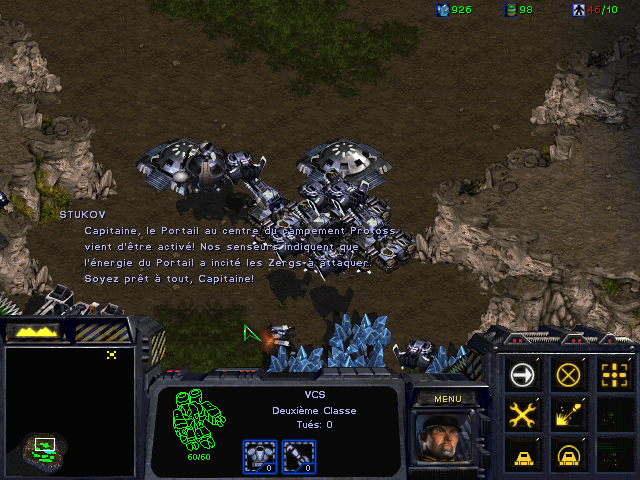Inspect the SCV armor upgrade icon

tap(259, 456)
